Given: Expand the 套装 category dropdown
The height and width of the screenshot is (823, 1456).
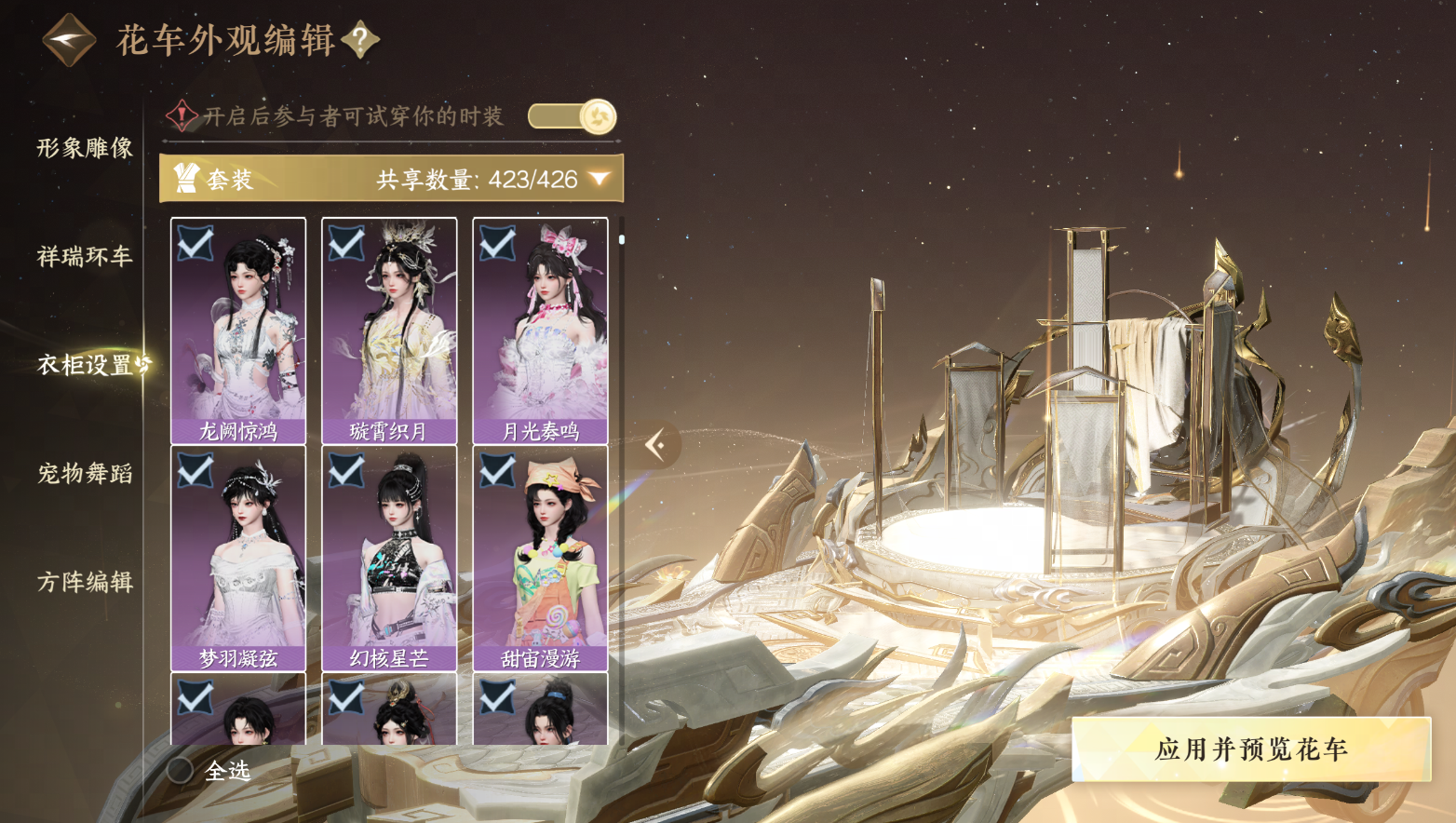Looking at the screenshot, I should click(x=600, y=179).
